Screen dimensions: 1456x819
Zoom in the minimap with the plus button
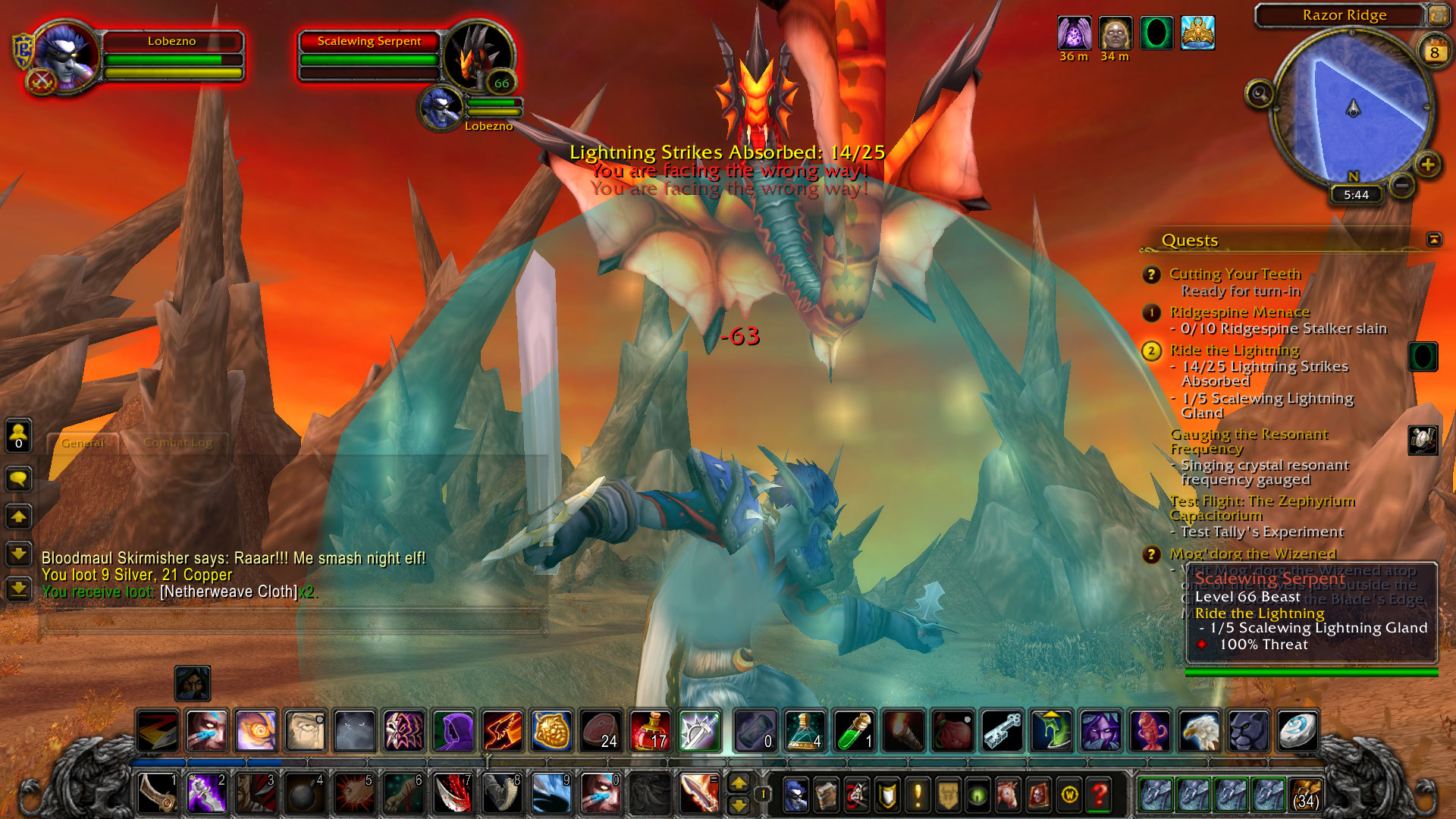[1428, 165]
